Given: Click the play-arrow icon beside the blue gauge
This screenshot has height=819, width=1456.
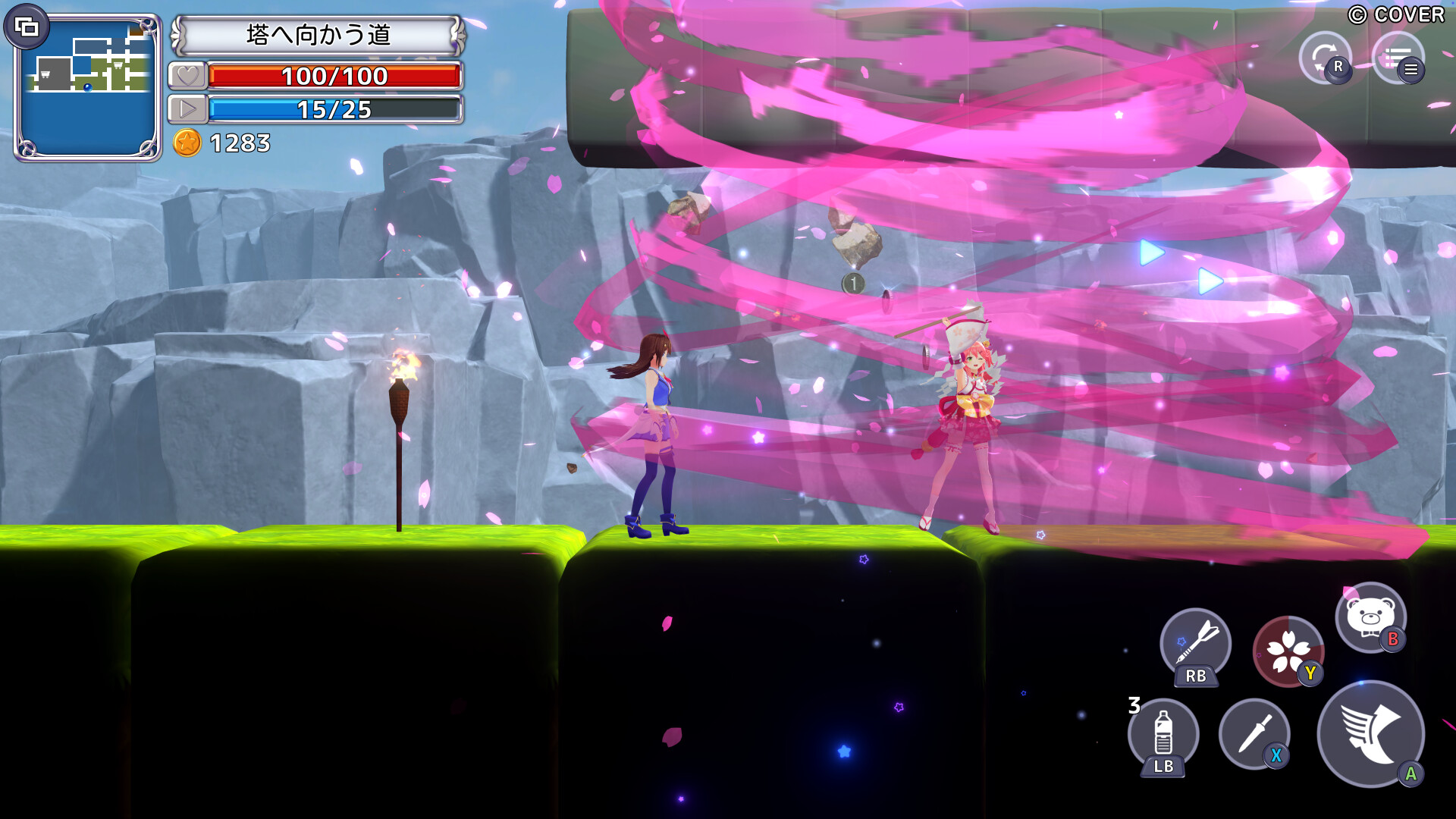Looking at the screenshot, I should [188, 109].
